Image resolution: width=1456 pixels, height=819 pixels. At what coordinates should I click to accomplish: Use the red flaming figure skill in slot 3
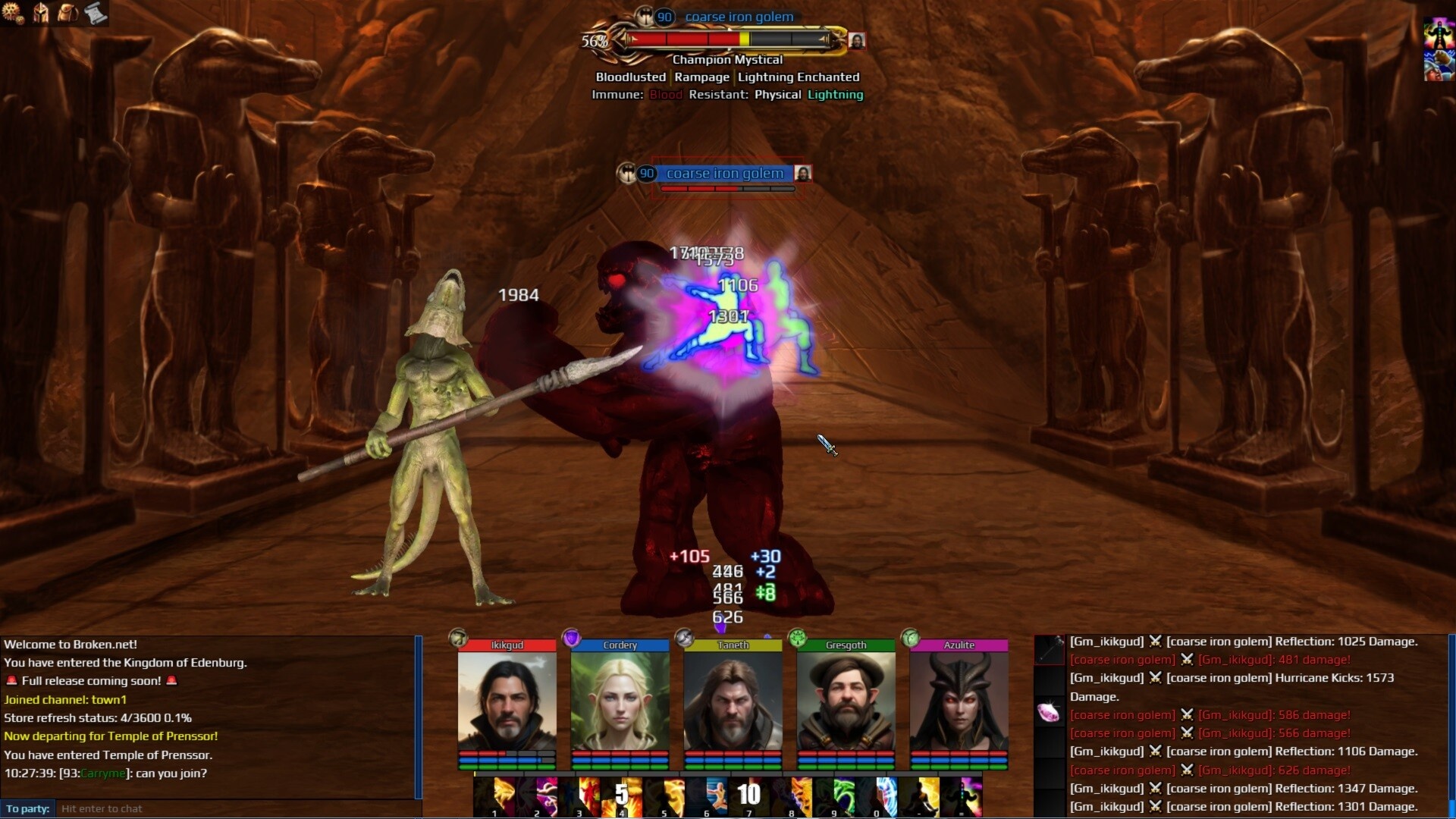tap(579, 796)
